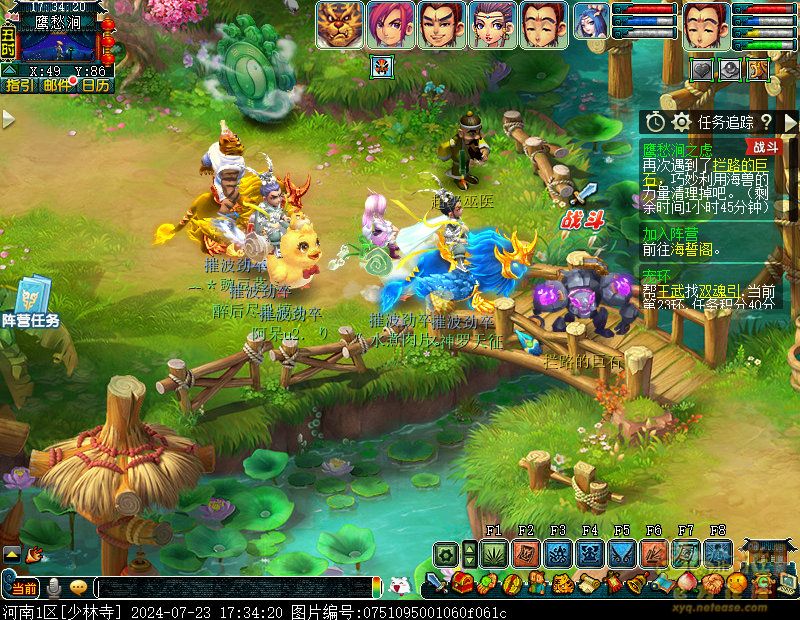Click the 鹰愁涧 minimap
This screenshot has width=800, height=620.
[x=60, y=42]
